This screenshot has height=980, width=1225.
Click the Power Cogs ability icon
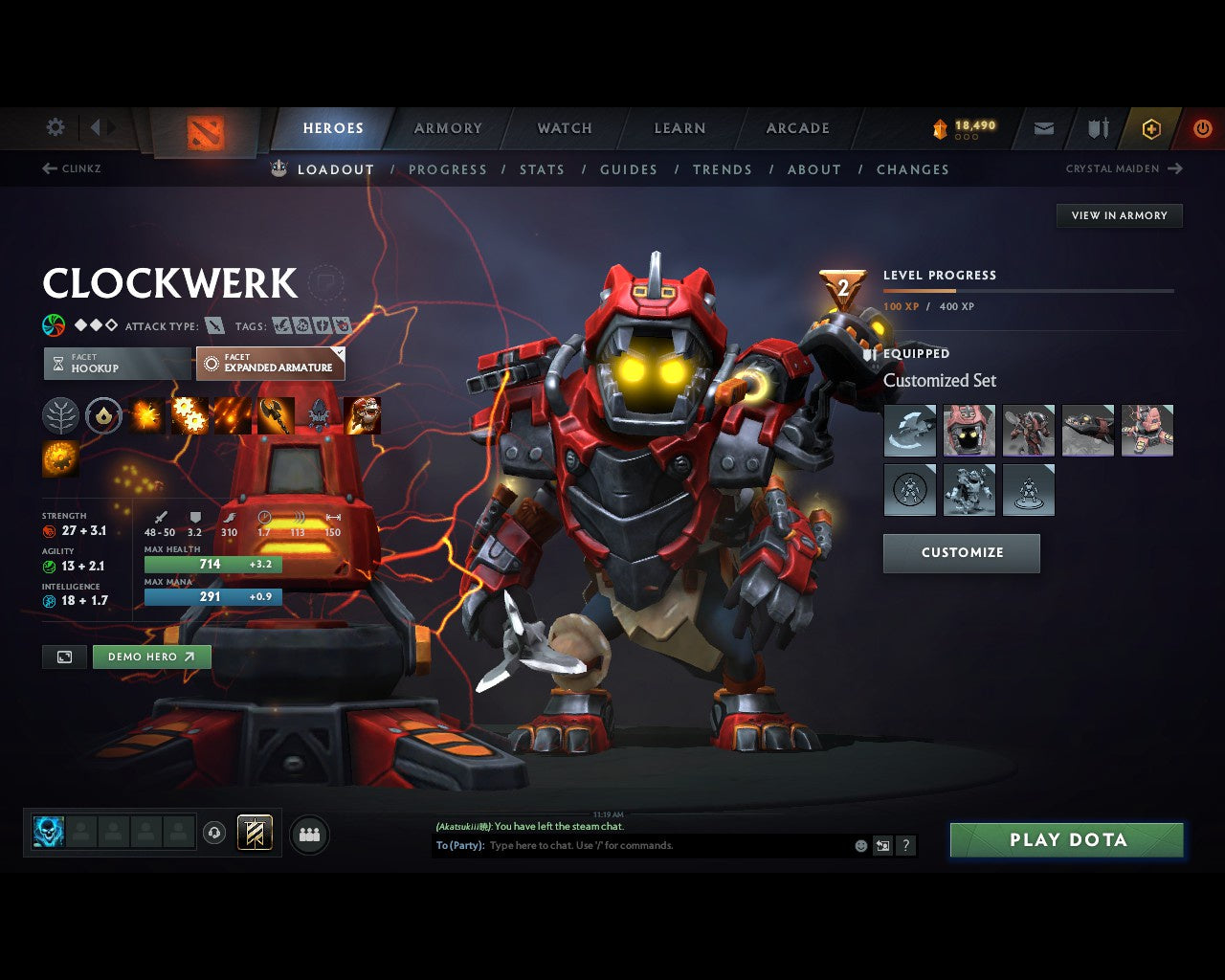(189, 414)
